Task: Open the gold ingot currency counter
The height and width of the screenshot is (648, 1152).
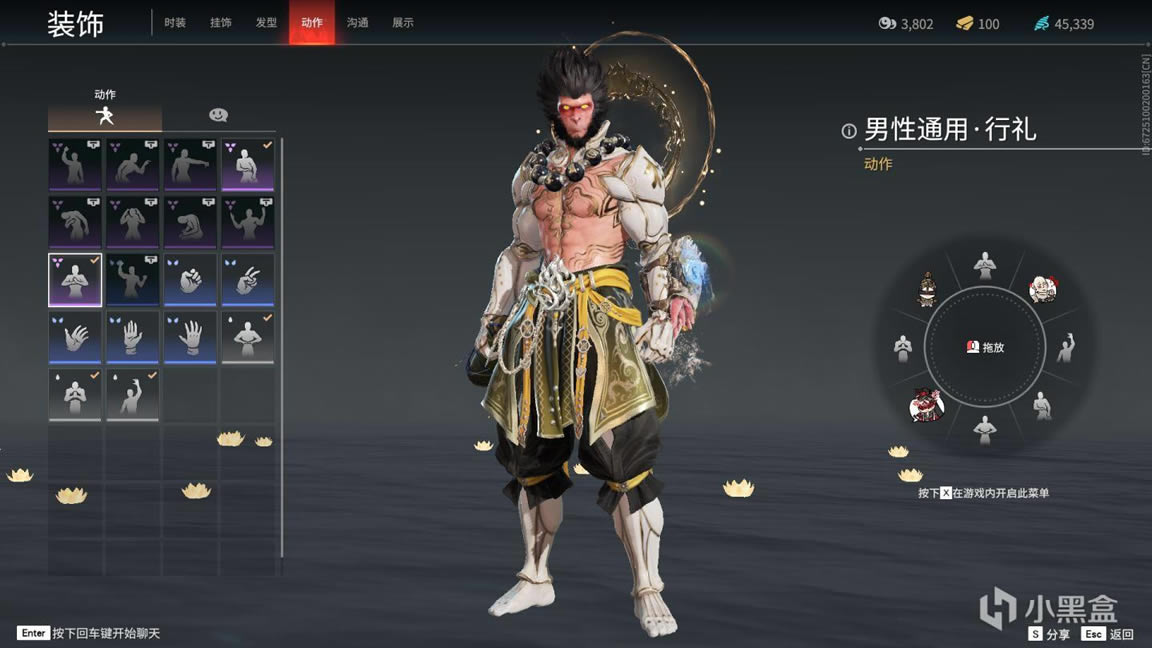Action: coord(977,23)
